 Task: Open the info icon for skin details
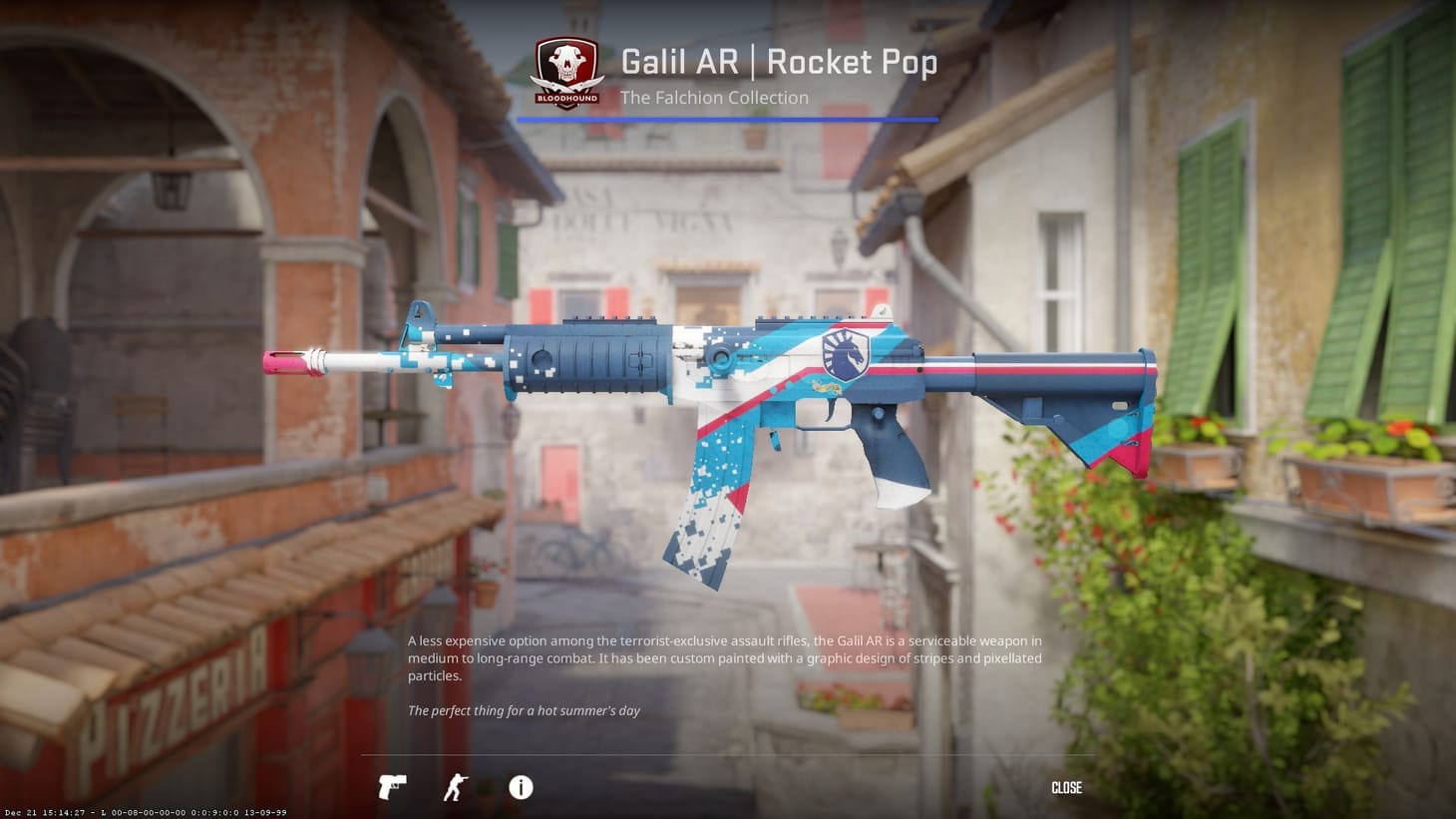click(520, 788)
